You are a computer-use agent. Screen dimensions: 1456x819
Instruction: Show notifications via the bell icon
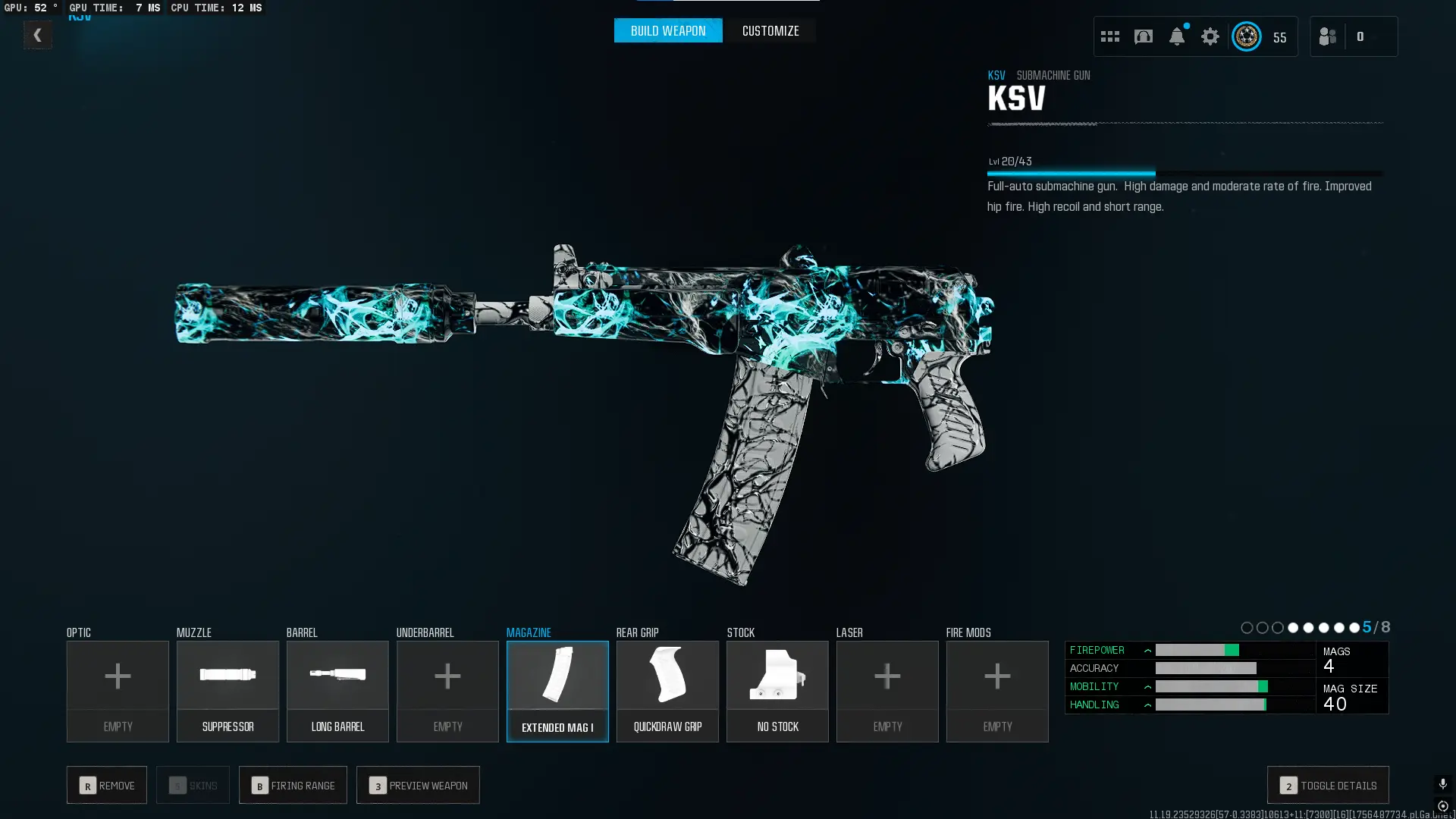(x=1177, y=36)
